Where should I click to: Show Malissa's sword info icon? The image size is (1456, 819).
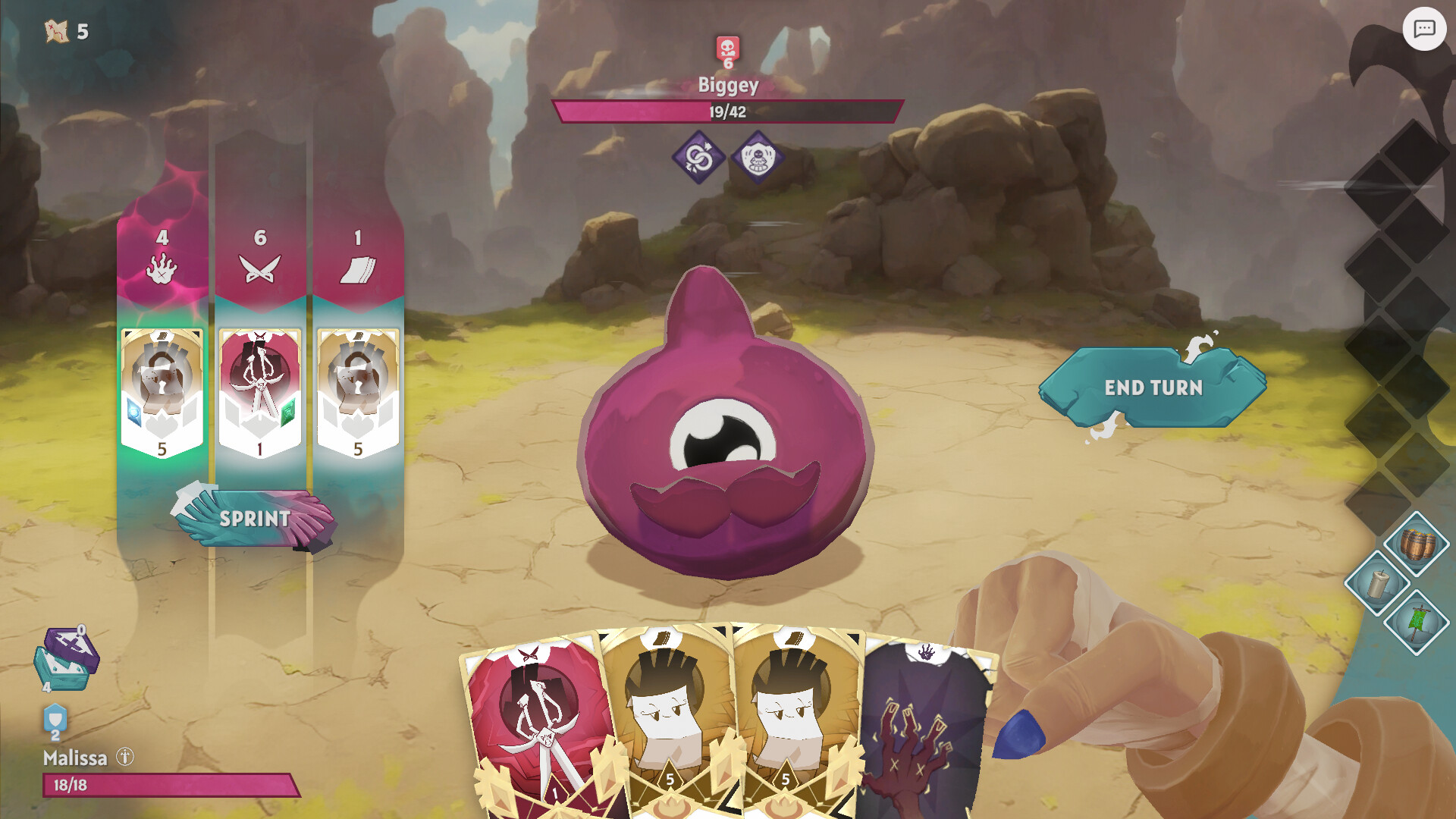125,757
